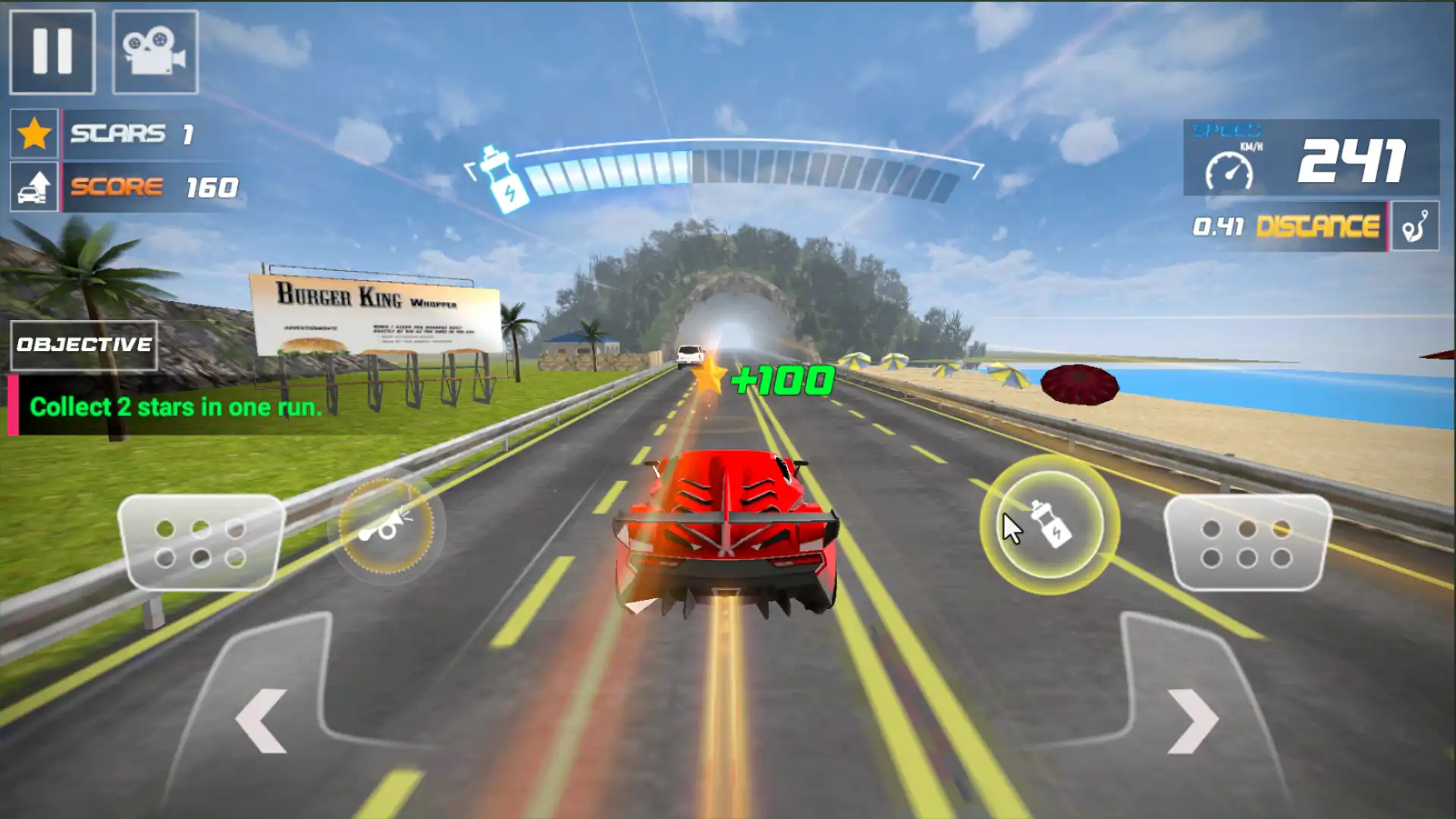The width and height of the screenshot is (1456, 819).
Task: Activate the nitro boost bottle button
Action: [x=1050, y=525]
